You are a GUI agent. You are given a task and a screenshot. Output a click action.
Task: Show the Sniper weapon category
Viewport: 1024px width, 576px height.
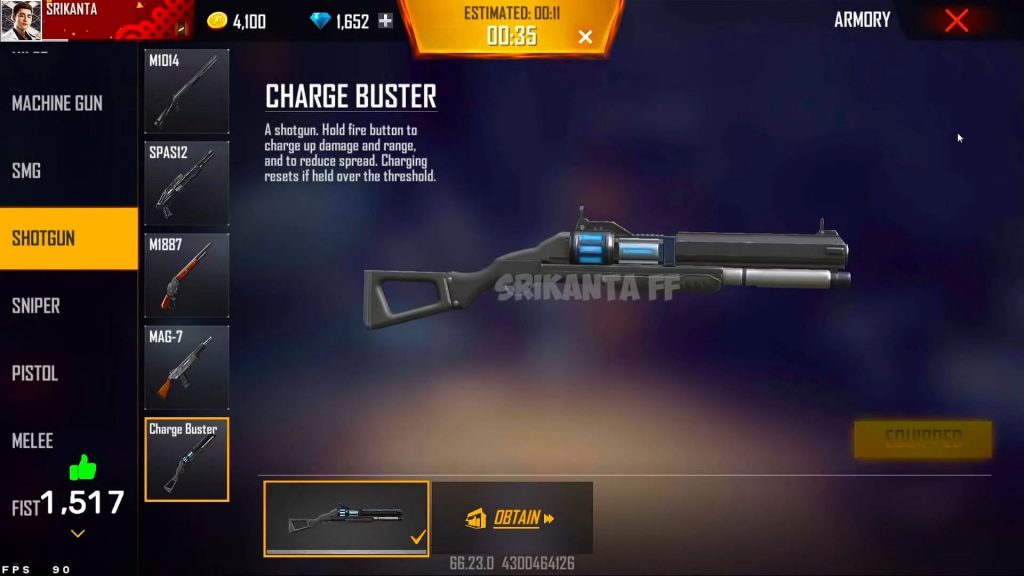[x=36, y=306]
